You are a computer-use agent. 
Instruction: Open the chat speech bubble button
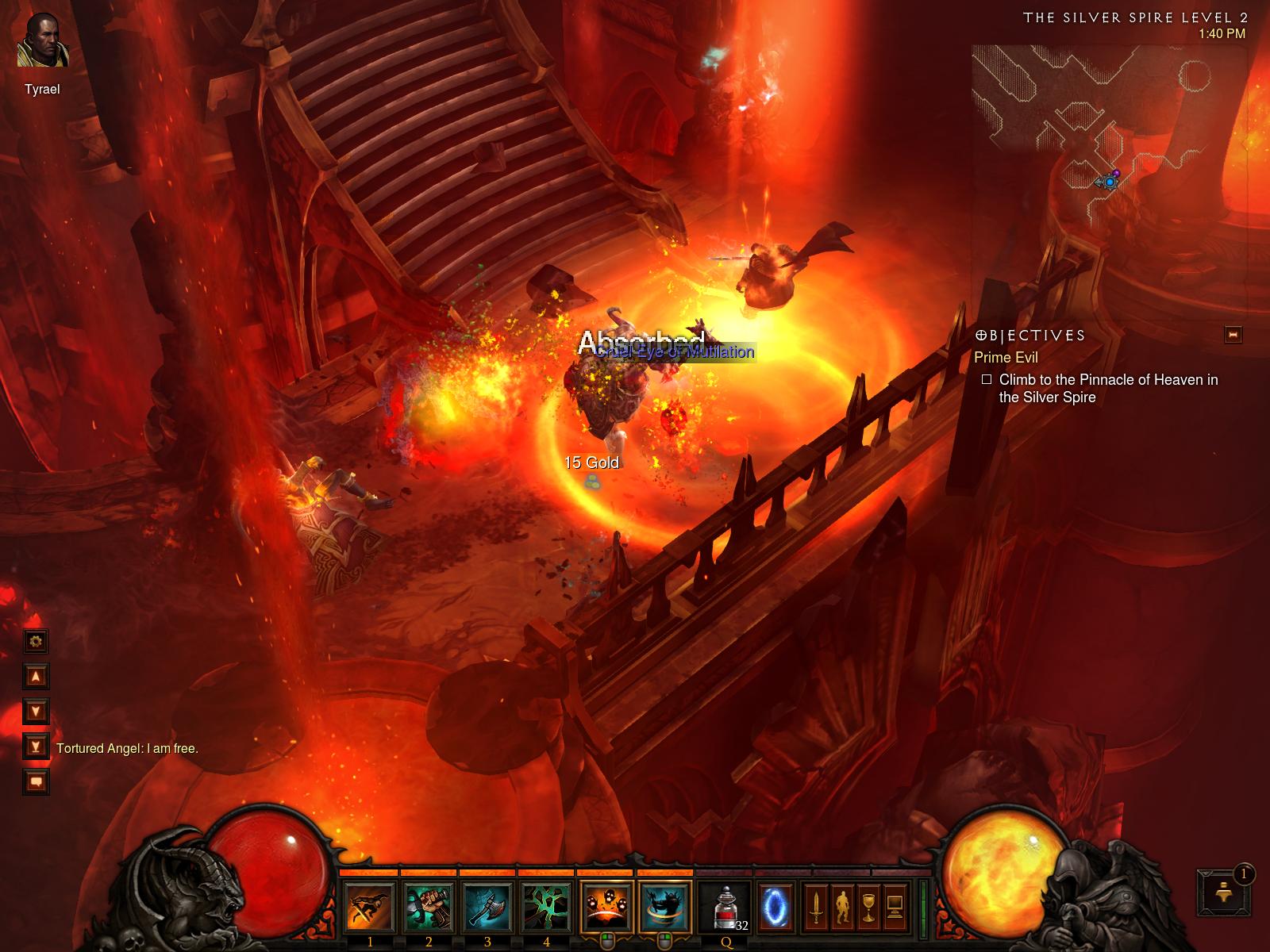(36, 781)
